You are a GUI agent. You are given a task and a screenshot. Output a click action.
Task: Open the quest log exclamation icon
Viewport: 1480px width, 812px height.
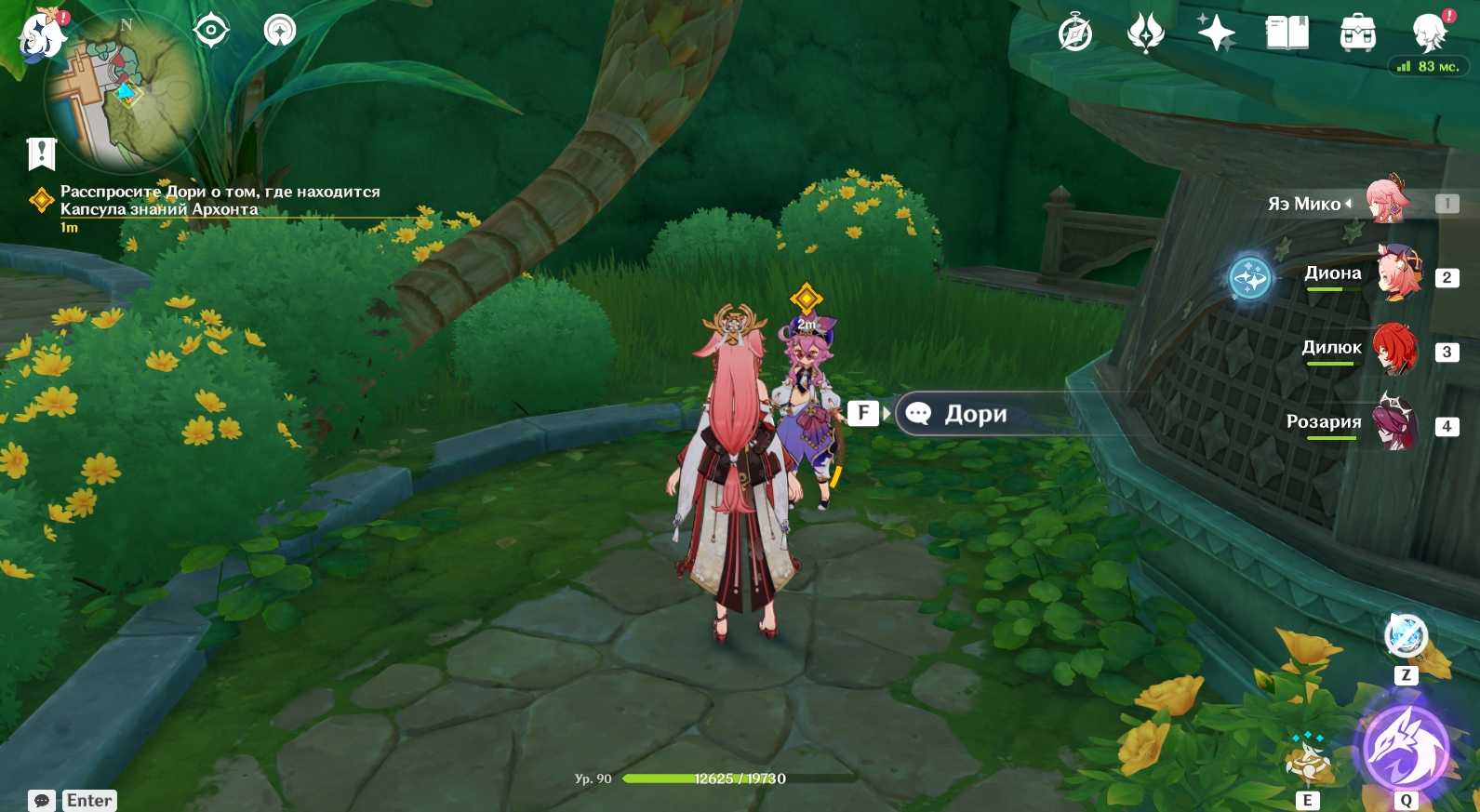click(x=42, y=153)
